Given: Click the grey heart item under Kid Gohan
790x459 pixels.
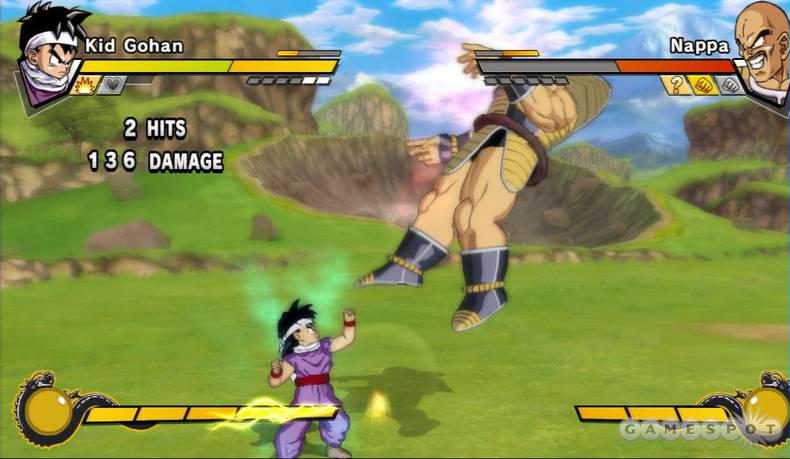Looking at the screenshot, I should coord(111,85).
